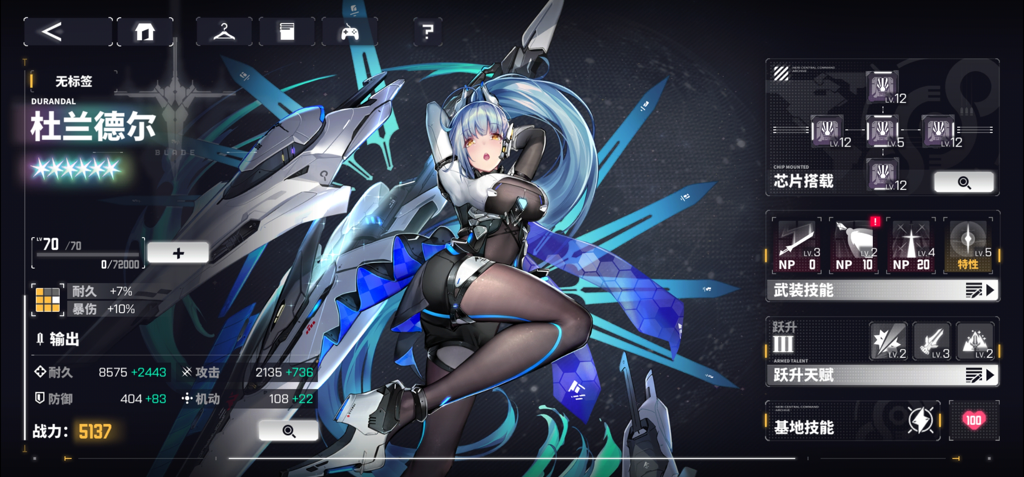Select the NP 10 skill with red alert
The image size is (1024, 477).
tap(854, 245)
